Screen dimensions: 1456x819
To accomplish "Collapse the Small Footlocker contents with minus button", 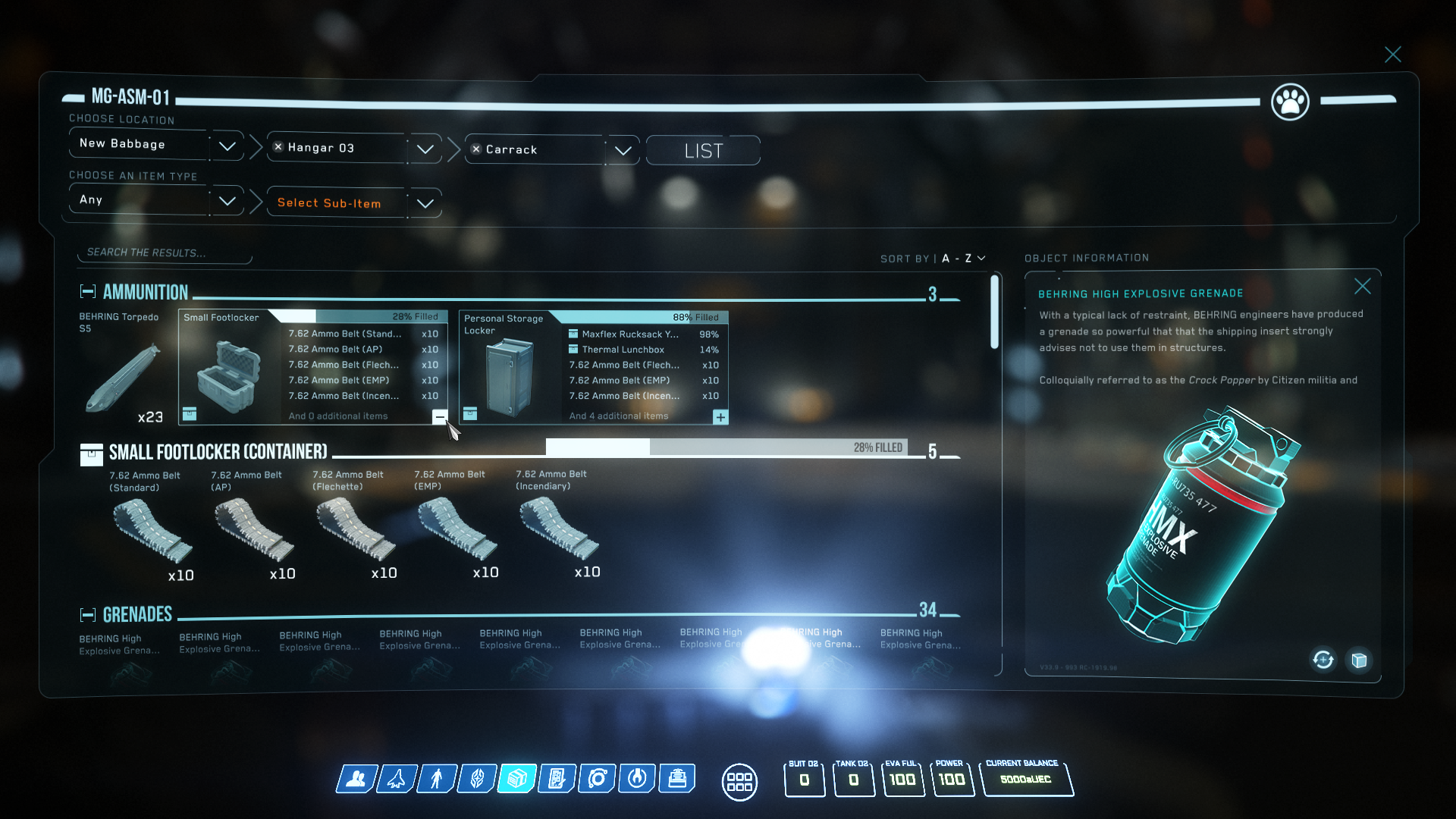I will tap(440, 416).
